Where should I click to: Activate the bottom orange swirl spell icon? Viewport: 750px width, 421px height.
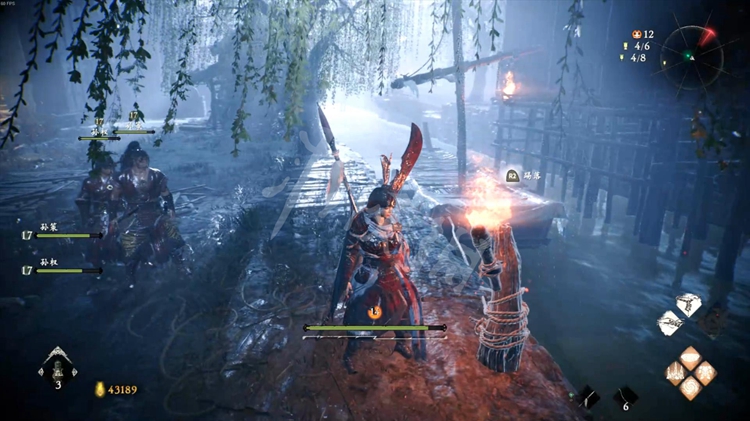690,388
